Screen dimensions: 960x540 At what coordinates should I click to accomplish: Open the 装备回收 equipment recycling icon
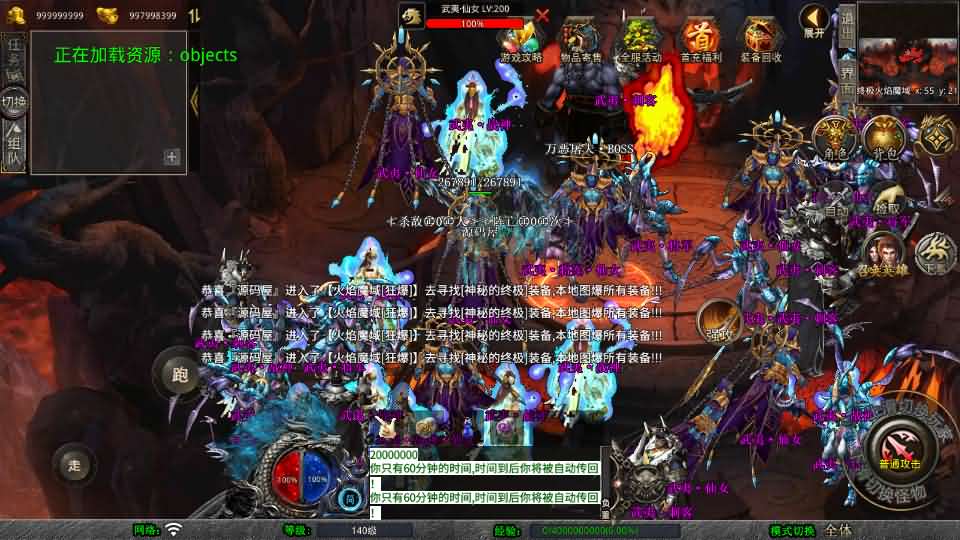[x=761, y=38]
